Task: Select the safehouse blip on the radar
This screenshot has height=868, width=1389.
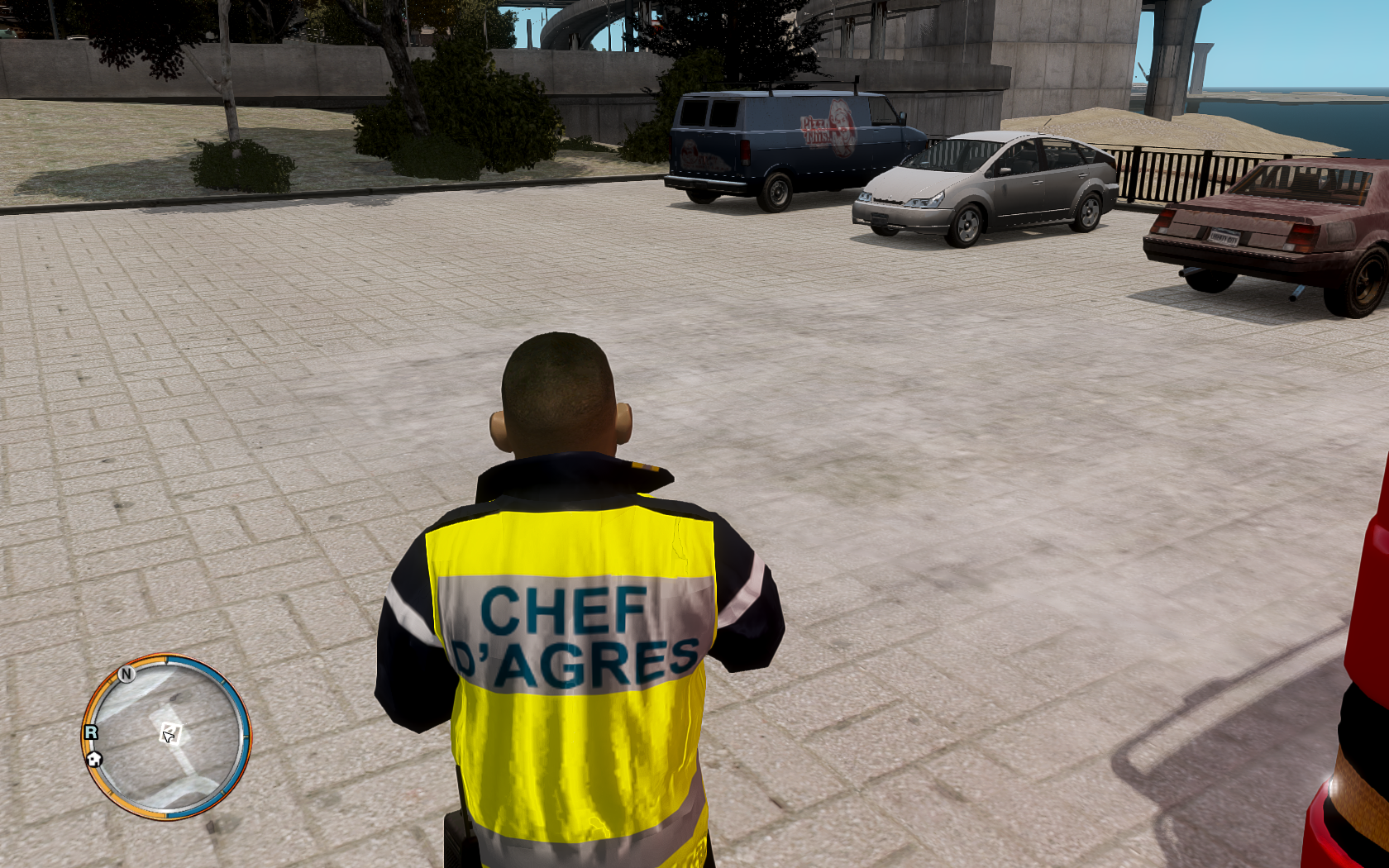Action: (94, 758)
